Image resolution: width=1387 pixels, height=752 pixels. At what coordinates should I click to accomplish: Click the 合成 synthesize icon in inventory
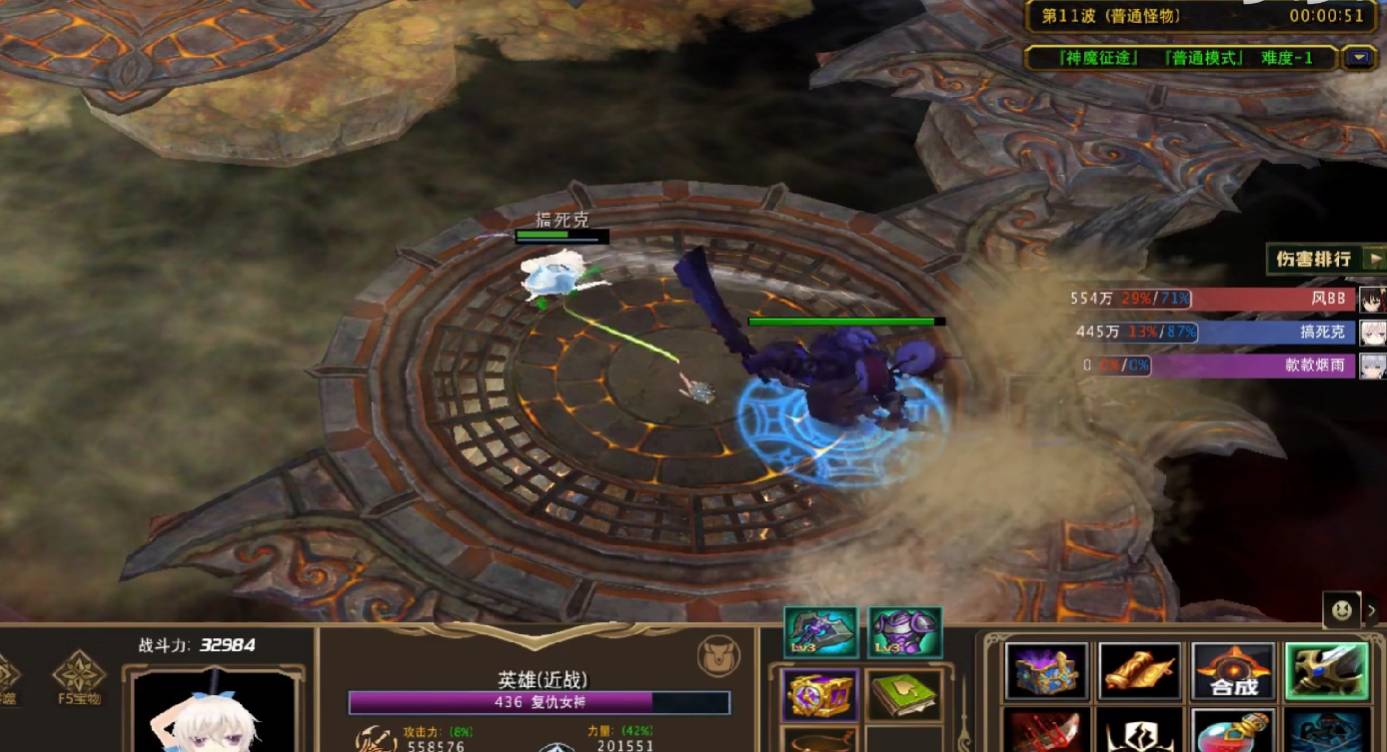pos(1233,673)
